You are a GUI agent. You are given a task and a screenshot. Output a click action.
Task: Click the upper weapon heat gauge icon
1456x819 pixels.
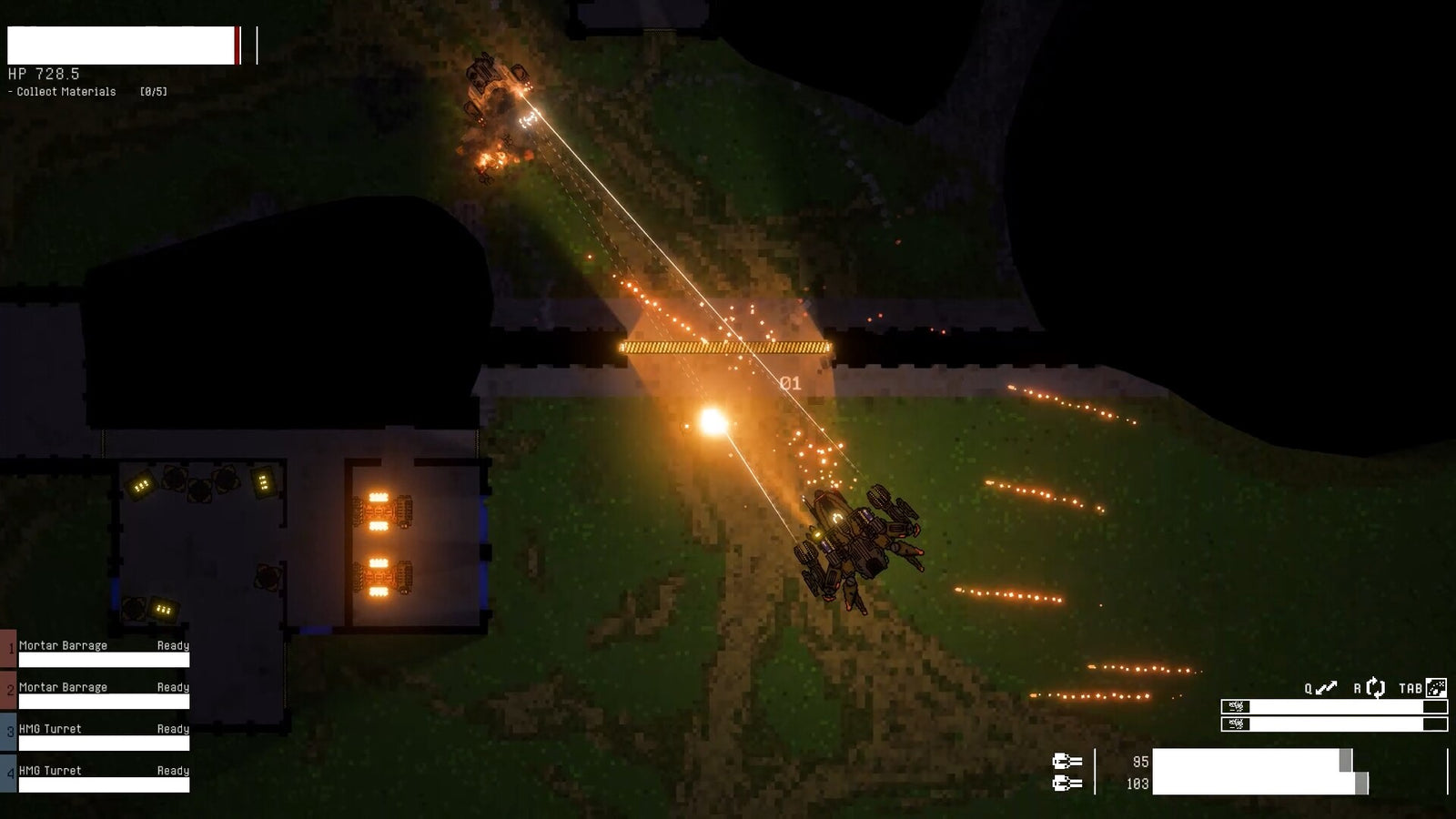pos(1236,706)
